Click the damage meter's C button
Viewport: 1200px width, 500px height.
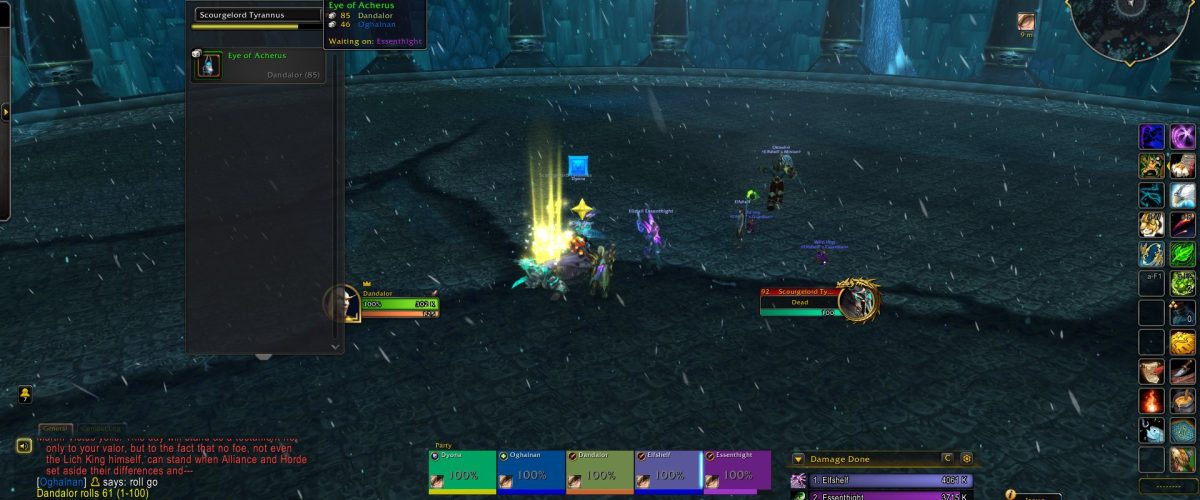(946, 459)
